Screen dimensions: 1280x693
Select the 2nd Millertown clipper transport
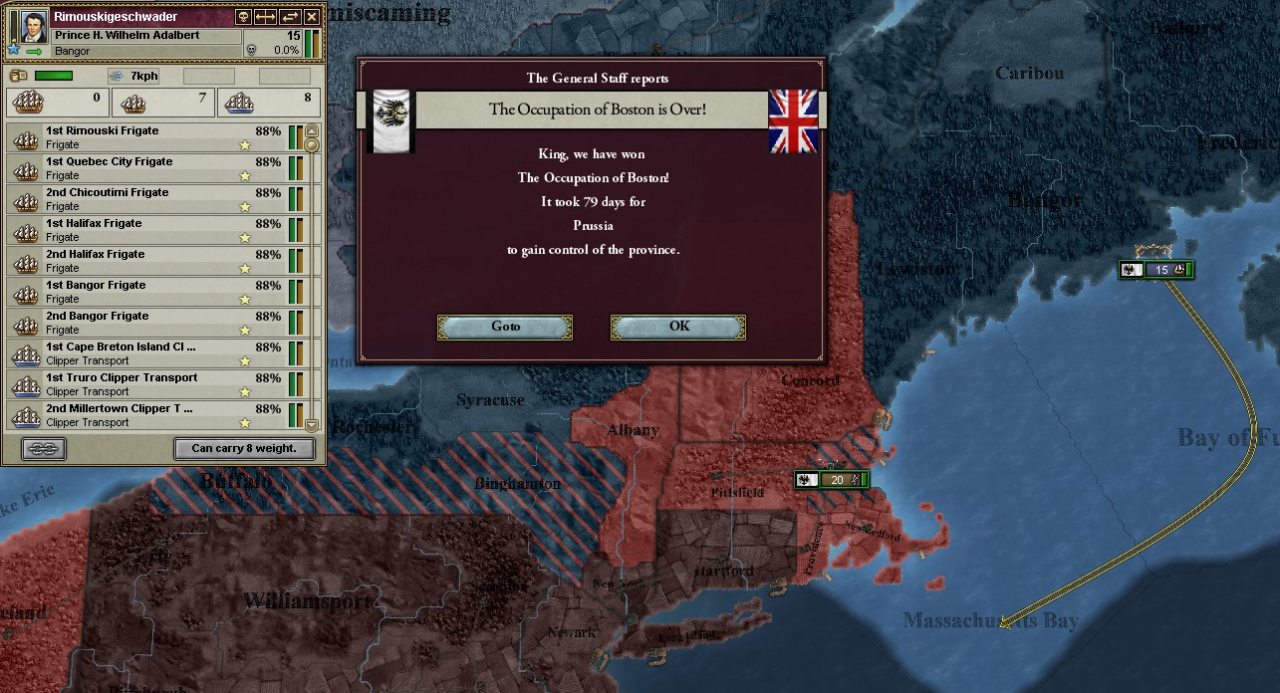[x=150, y=415]
